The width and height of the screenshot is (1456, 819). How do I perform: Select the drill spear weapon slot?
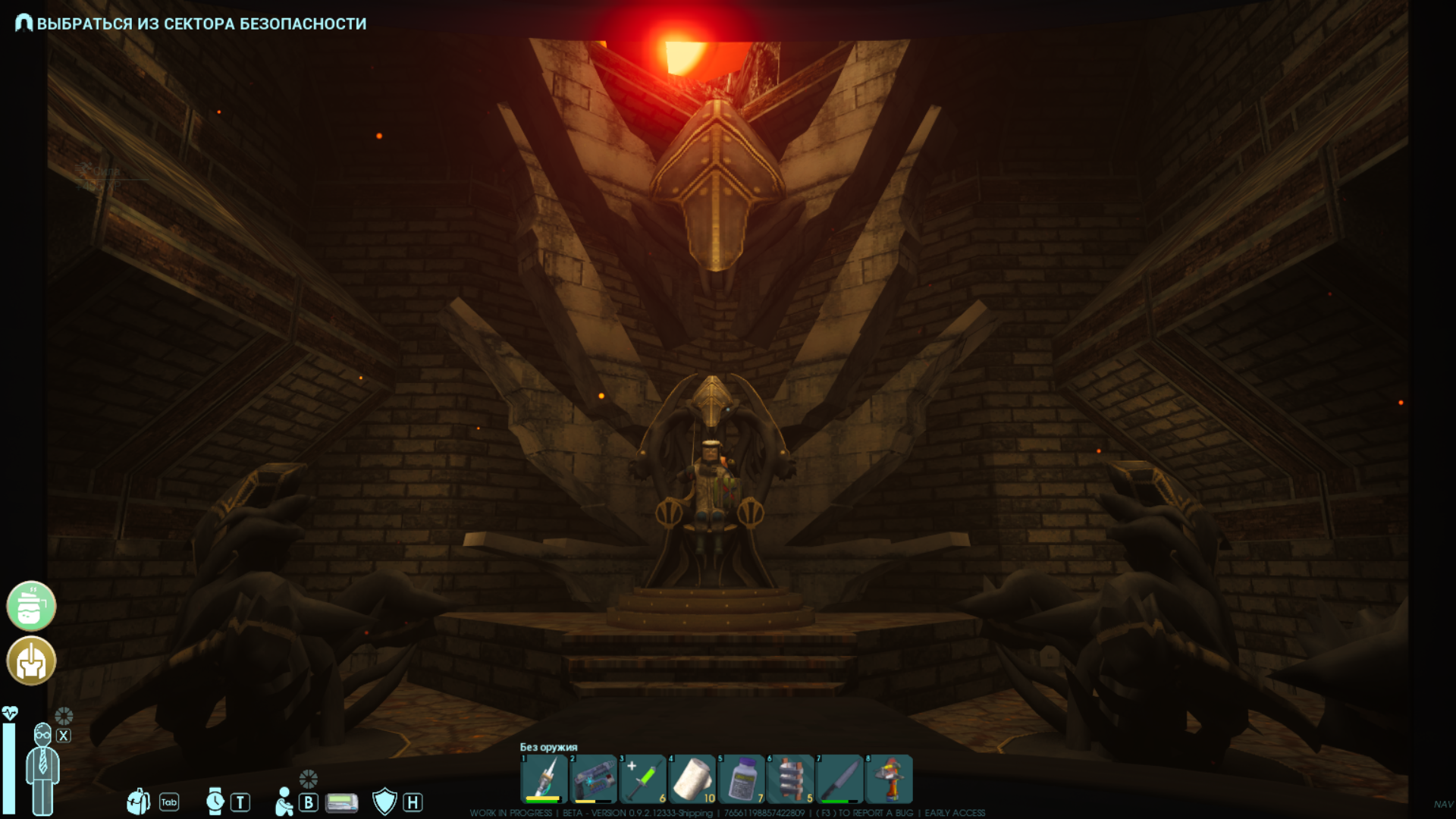[544, 779]
